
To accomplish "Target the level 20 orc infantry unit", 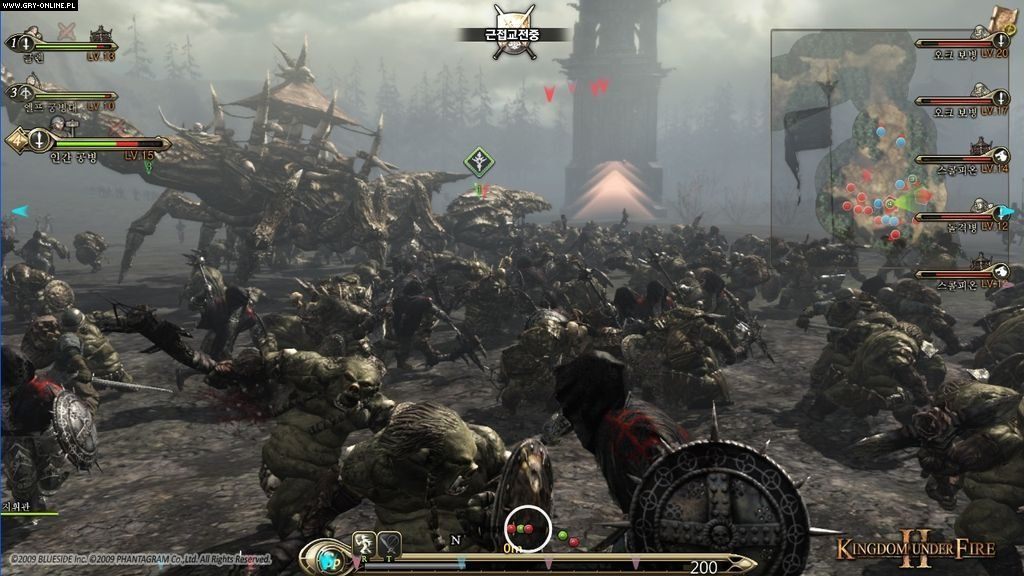I will click(x=962, y=45).
